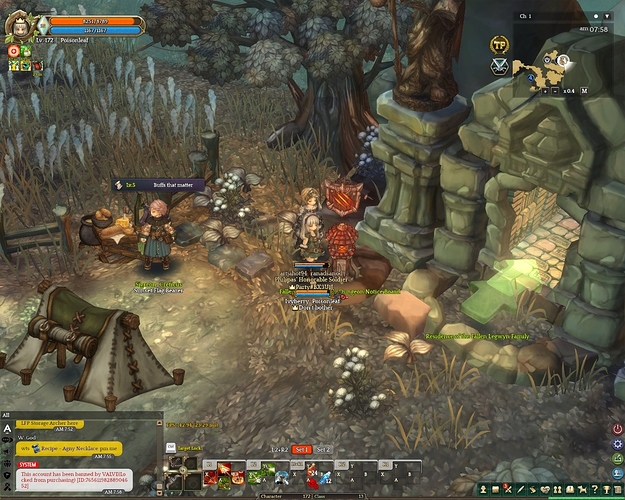Switch to hotbar Set 1
The image size is (625, 500).
pos(302,450)
